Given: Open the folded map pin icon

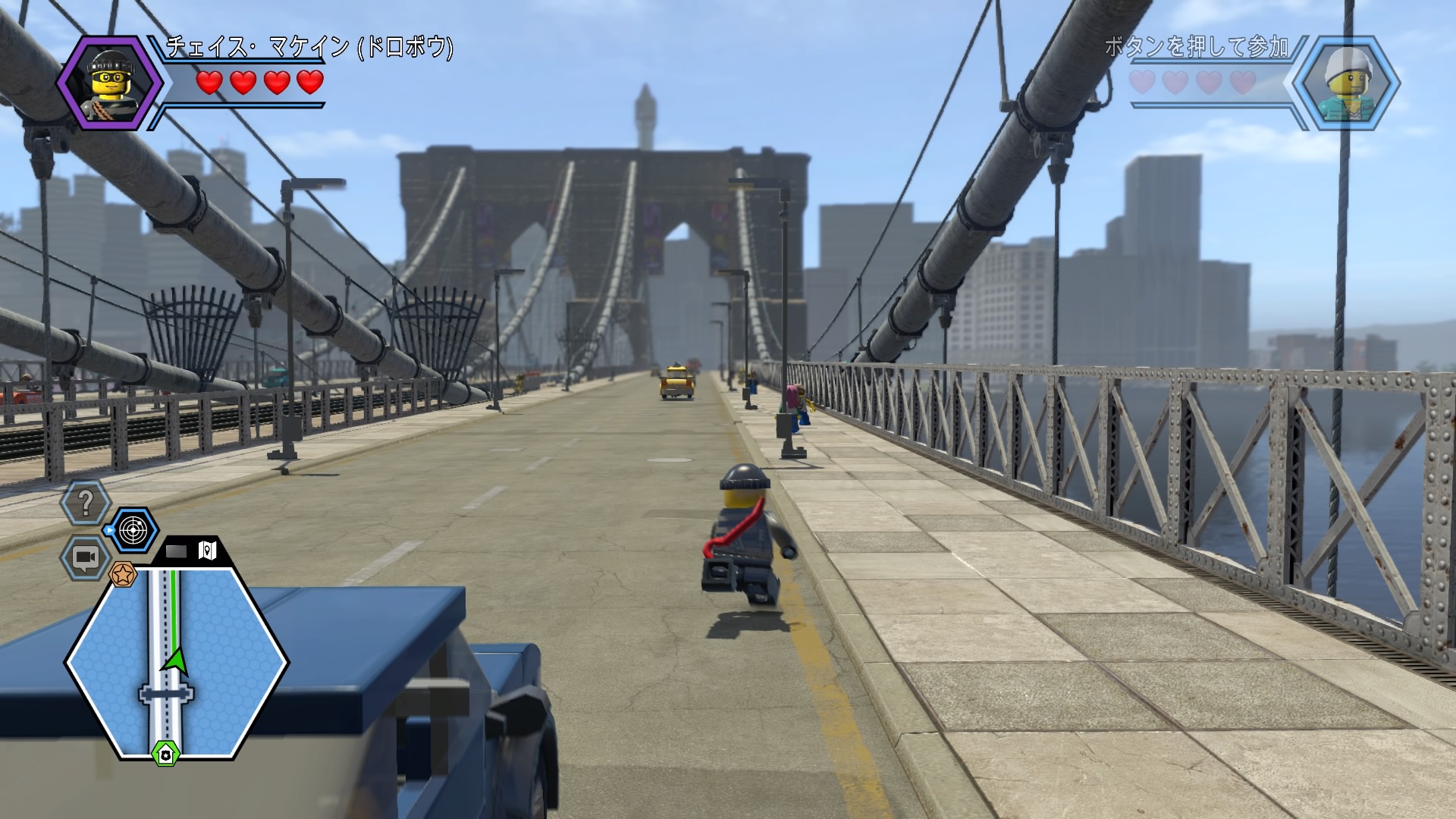Looking at the screenshot, I should pyautogui.click(x=207, y=550).
